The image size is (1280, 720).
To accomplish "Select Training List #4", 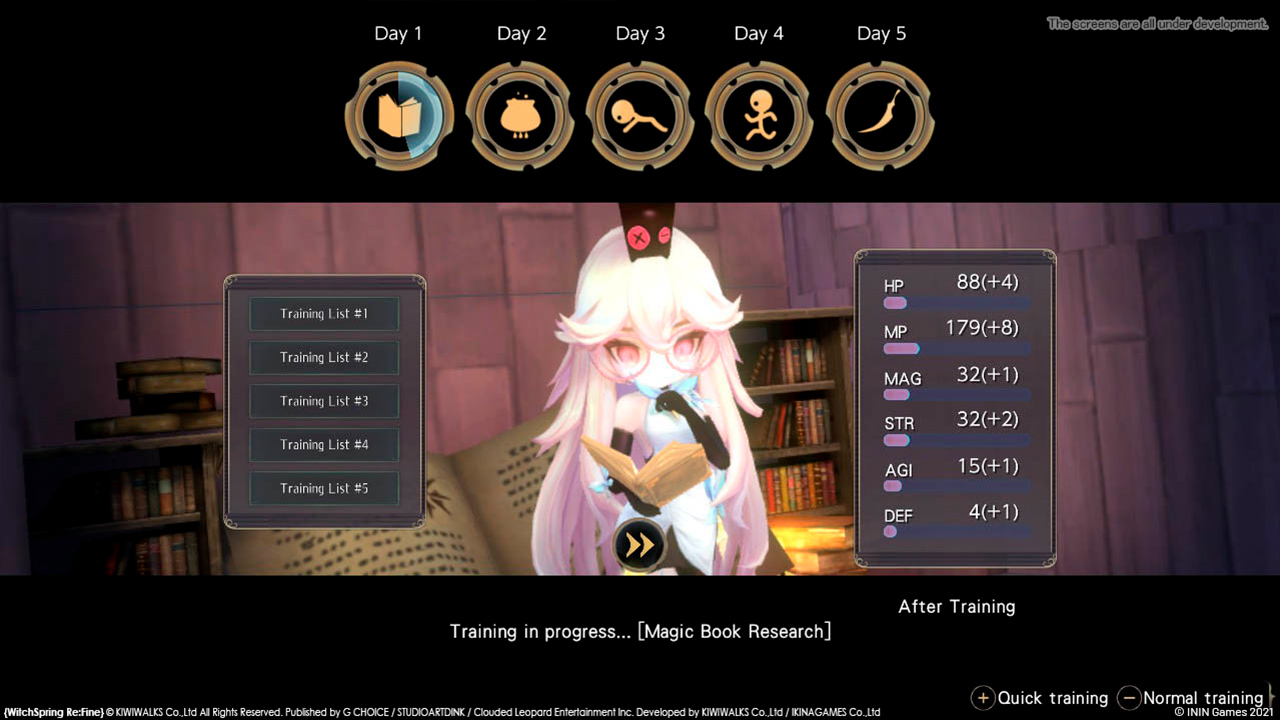I will click(x=323, y=444).
